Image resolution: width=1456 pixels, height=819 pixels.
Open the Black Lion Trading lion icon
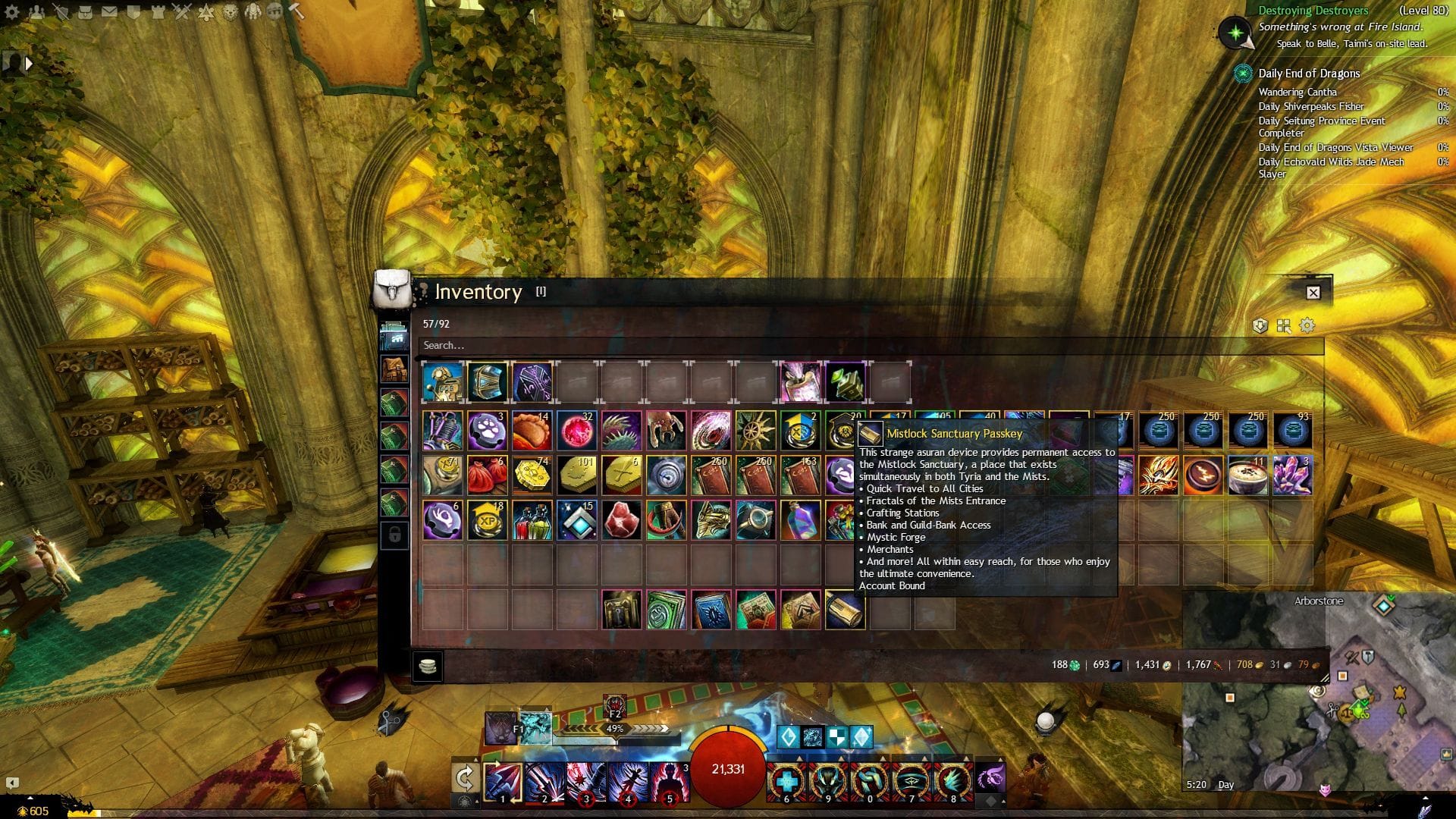231,11
